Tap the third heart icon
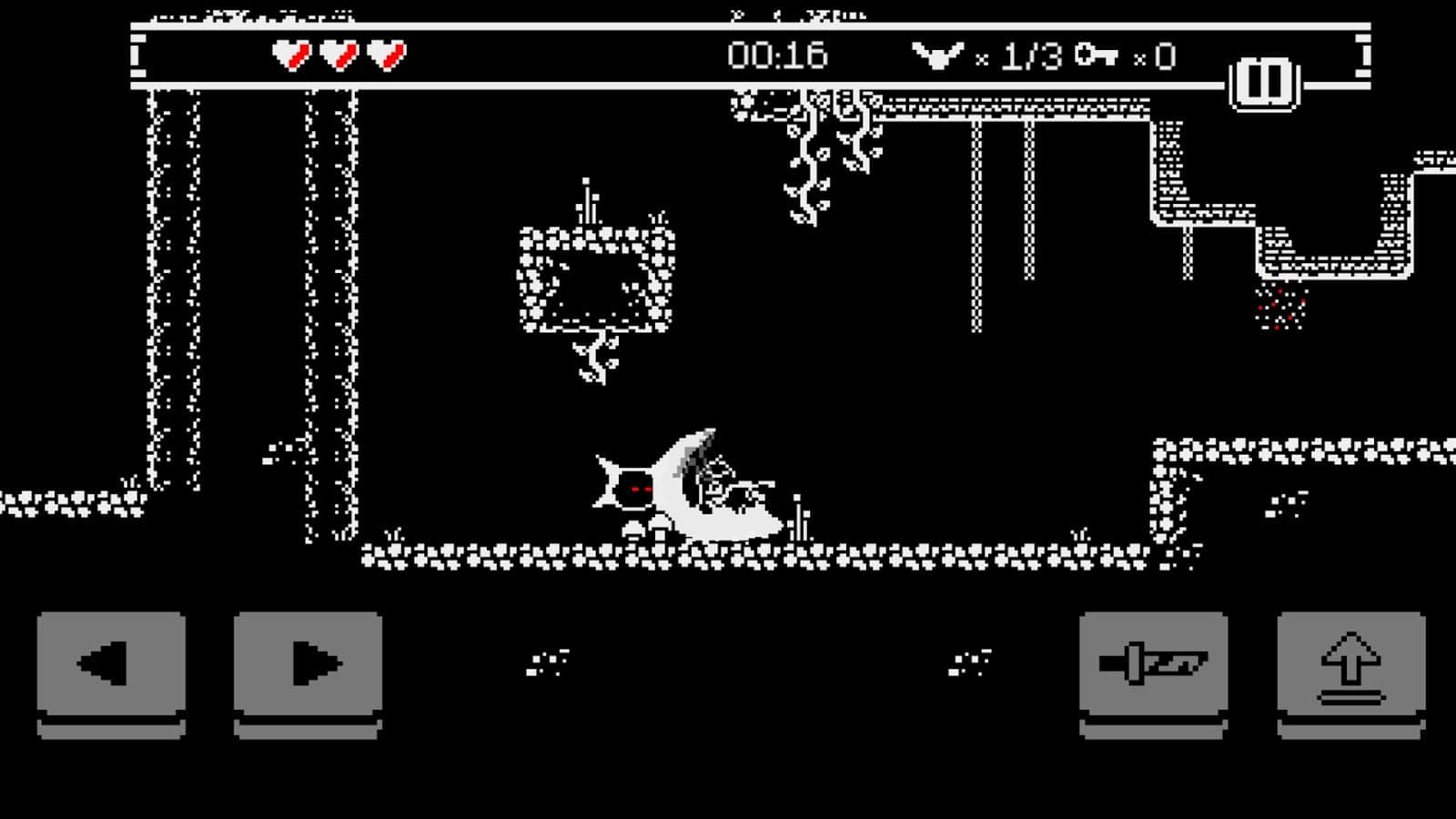The height and width of the screenshot is (819, 1456). coord(386,55)
